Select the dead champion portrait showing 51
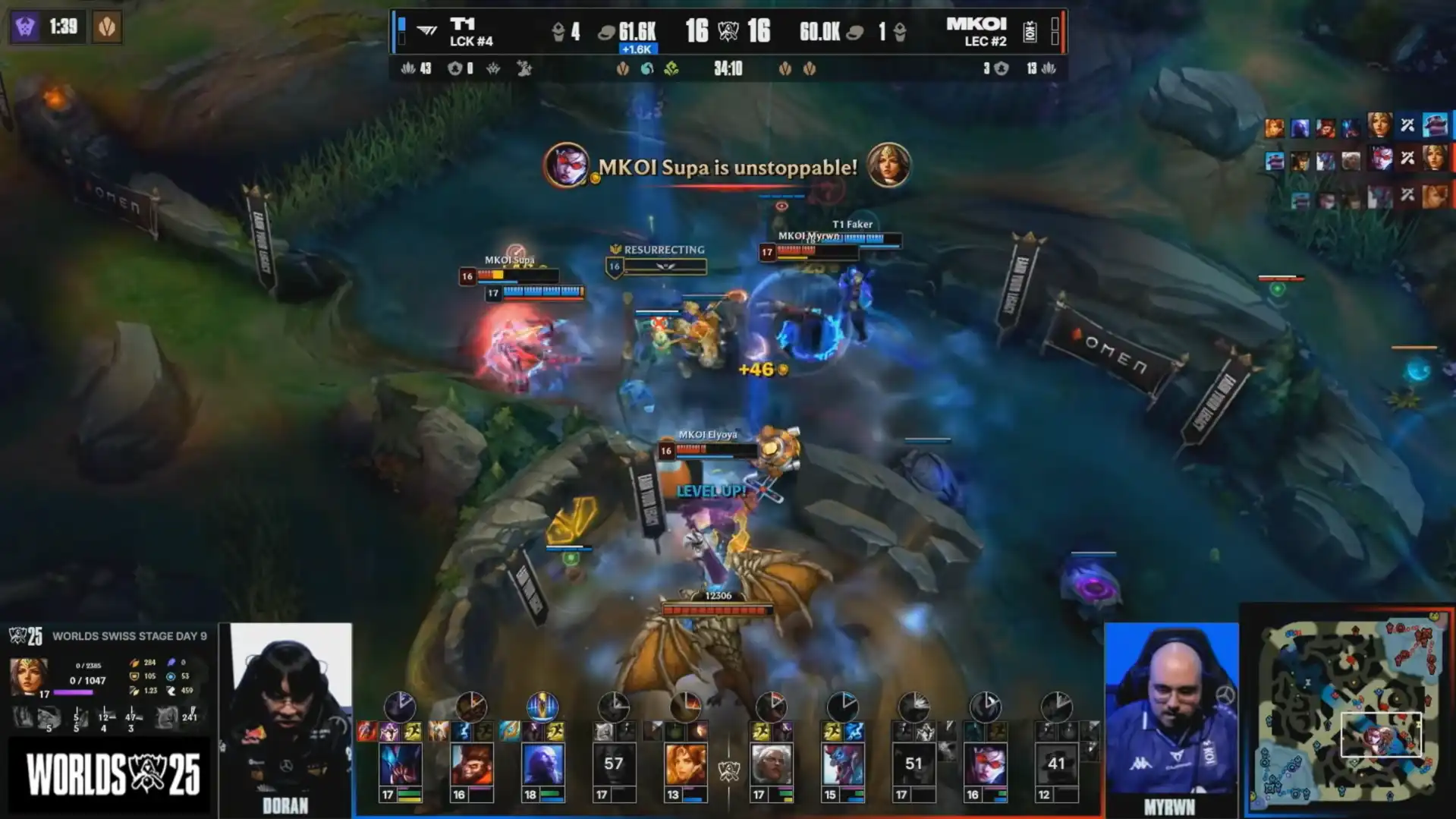This screenshot has height=819, width=1456. pyautogui.click(x=914, y=764)
